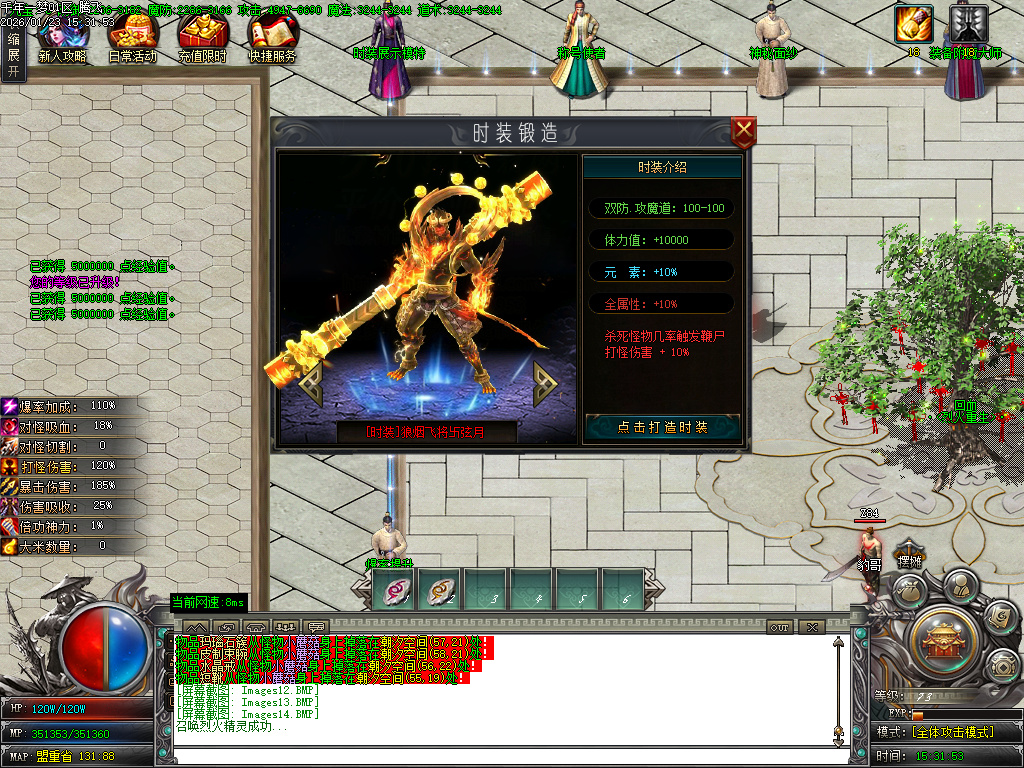Show the next fashion with right arrow
Image resolution: width=1024 pixels, height=768 pixels.
click(x=545, y=379)
